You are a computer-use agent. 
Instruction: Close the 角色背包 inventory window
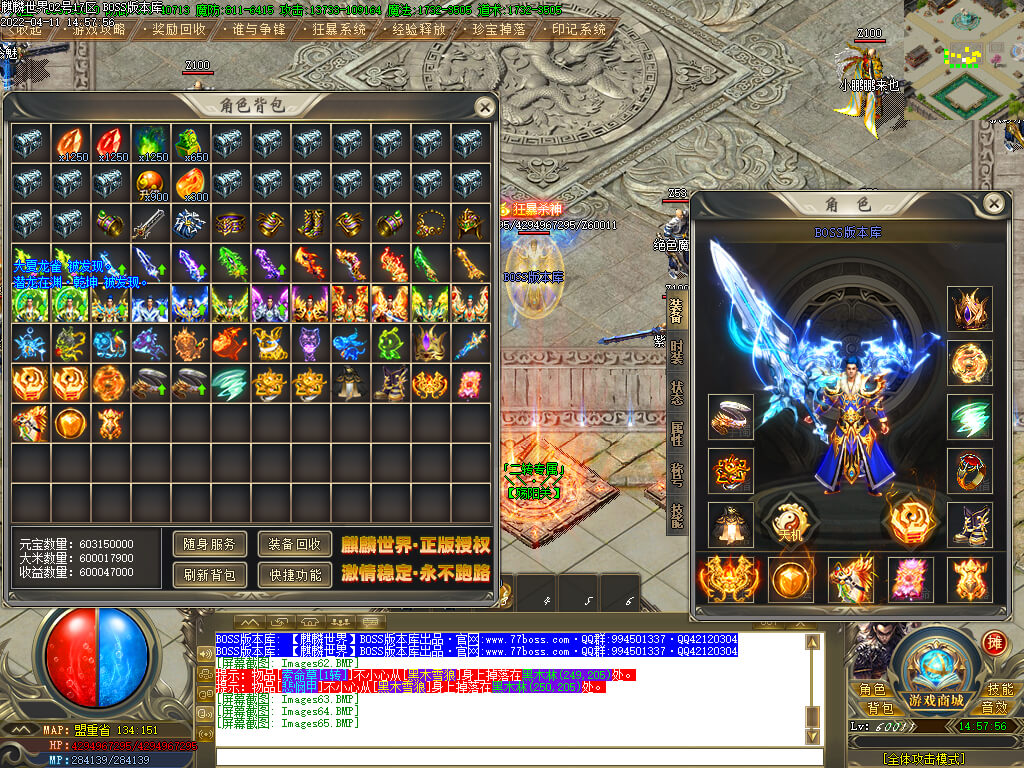pyautogui.click(x=484, y=107)
